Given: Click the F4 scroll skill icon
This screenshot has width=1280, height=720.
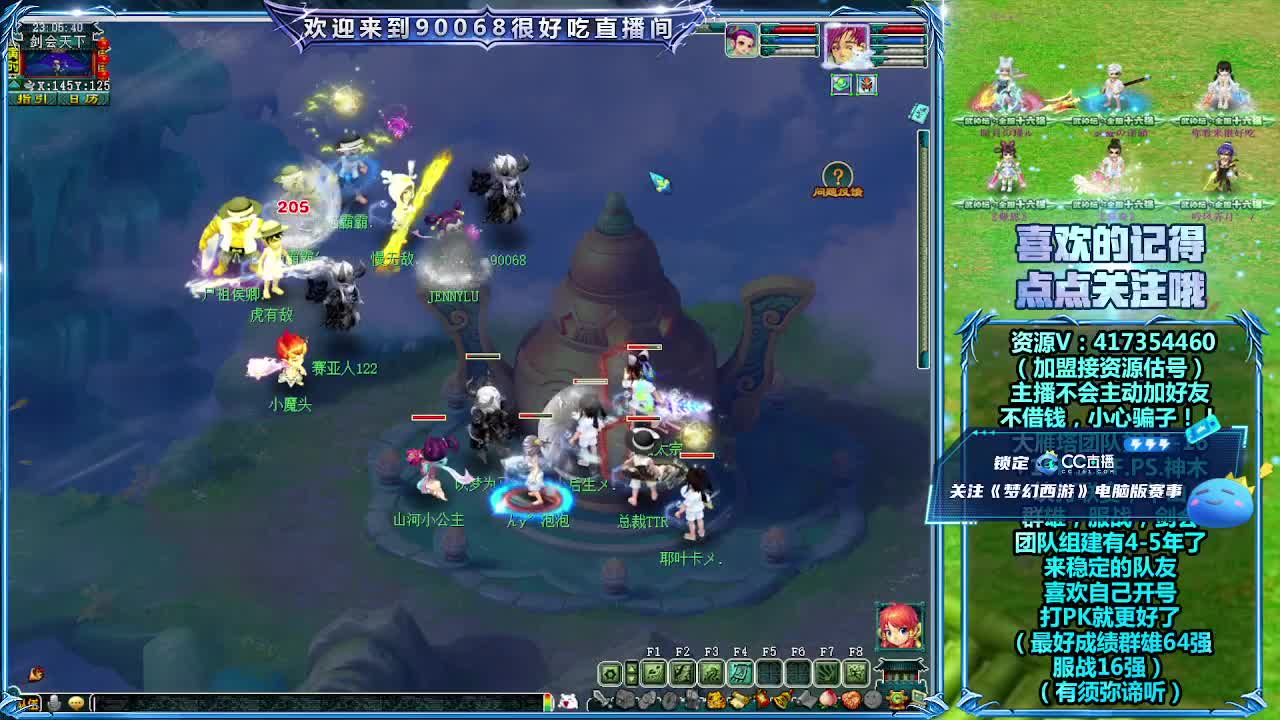Looking at the screenshot, I should (740, 673).
